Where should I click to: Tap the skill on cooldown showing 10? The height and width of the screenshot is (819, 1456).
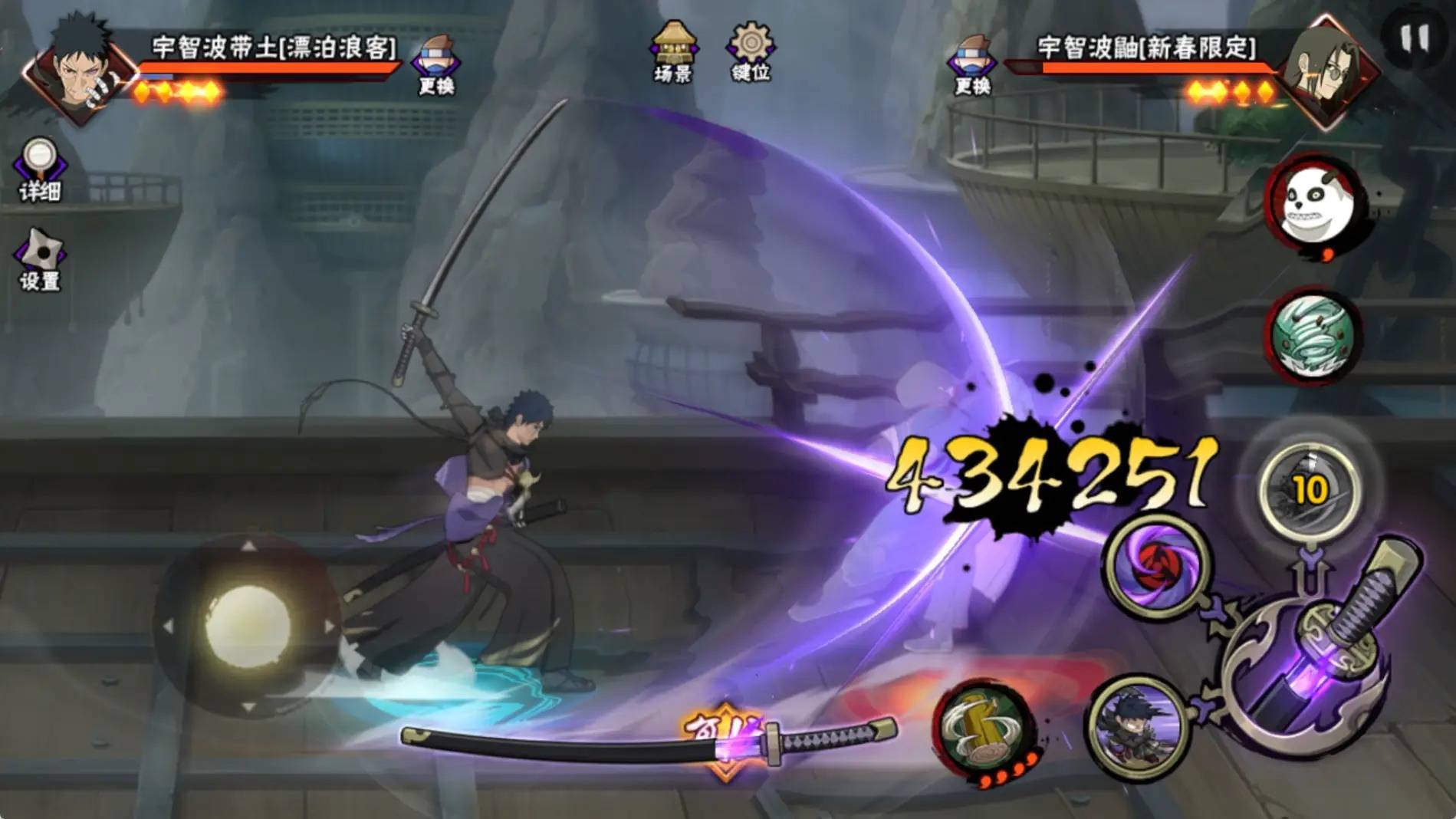(x=1310, y=488)
